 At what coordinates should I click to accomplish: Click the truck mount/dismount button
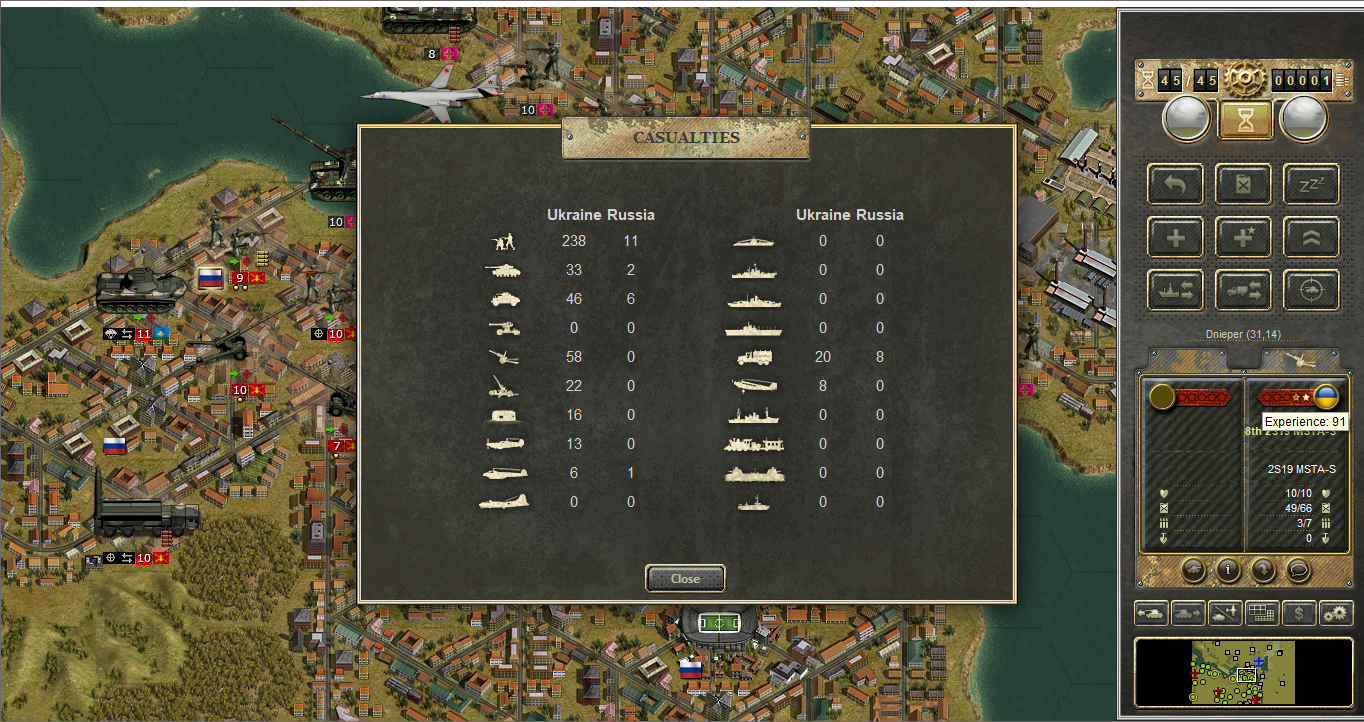tap(1243, 290)
